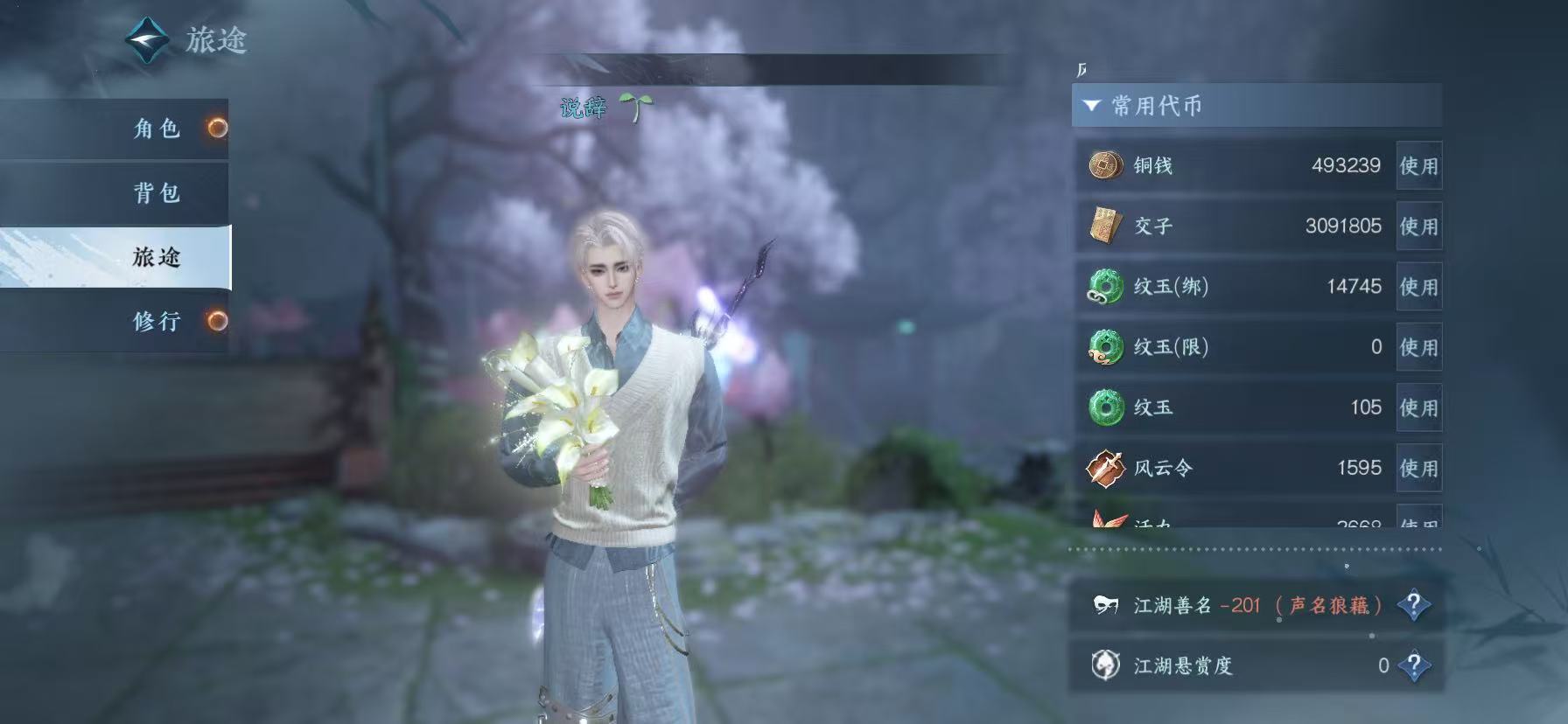Viewport: 1568px width, 724px height.
Task: Select the 铜钱 coin icon
Action: point(1105,165)
